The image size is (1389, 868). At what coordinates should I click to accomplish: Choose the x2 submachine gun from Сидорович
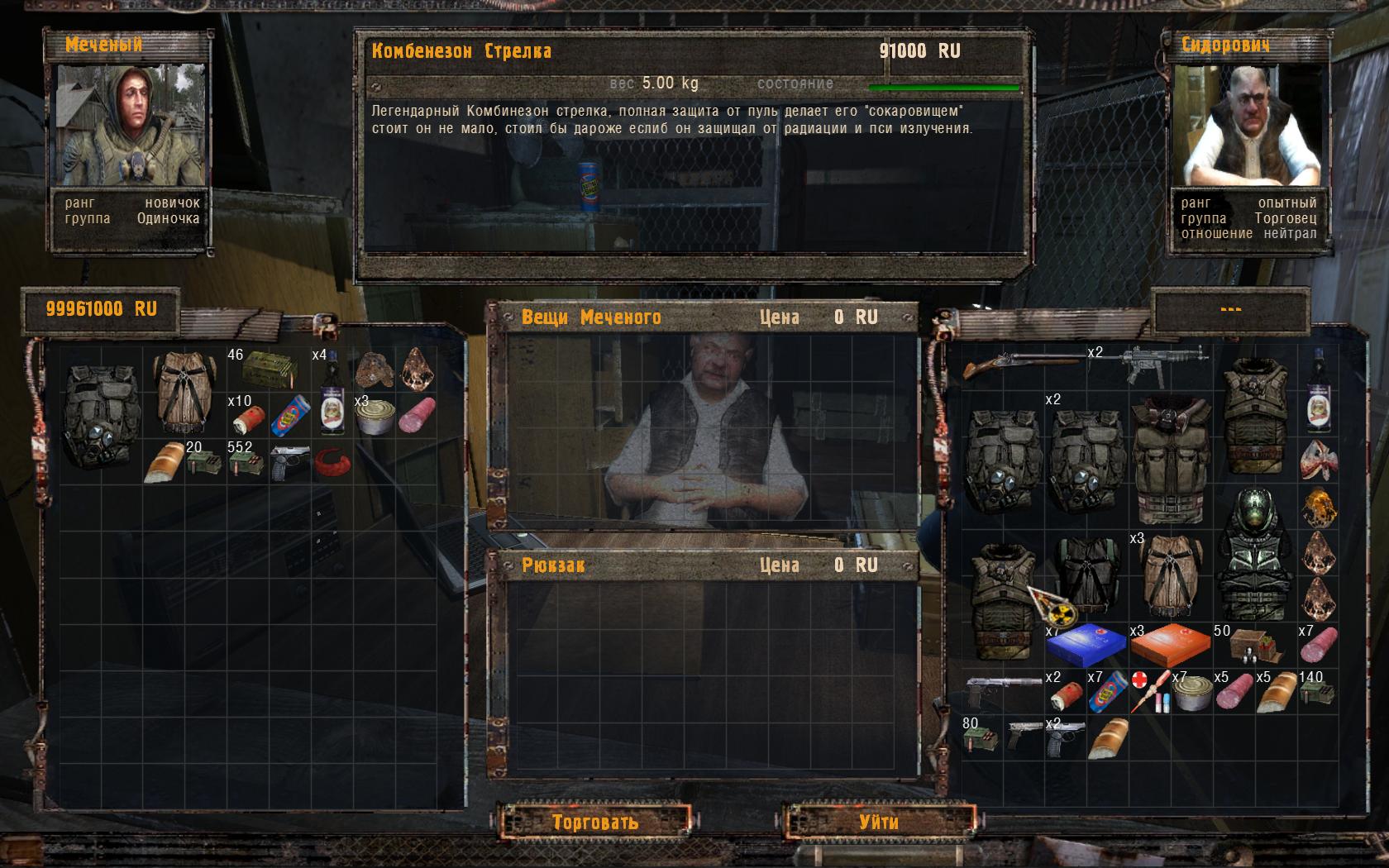point(1164,362)
